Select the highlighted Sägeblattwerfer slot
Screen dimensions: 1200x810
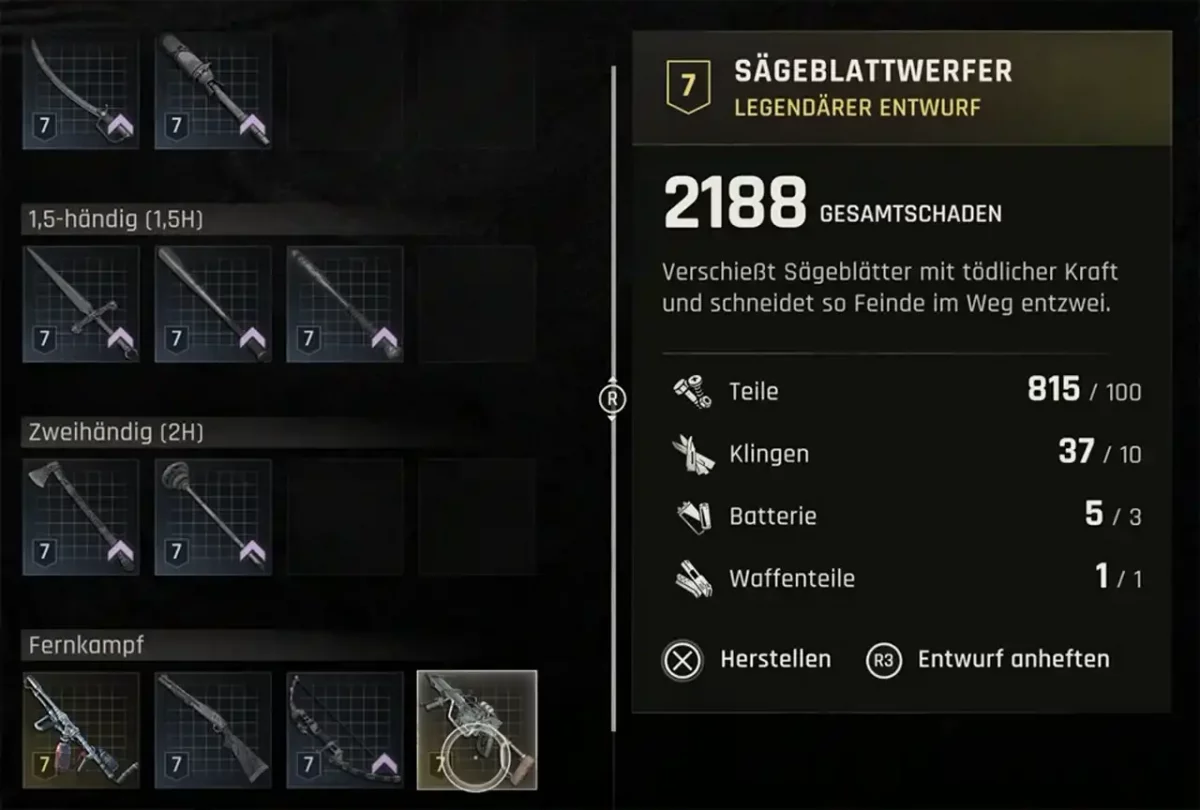pos(477,728)
